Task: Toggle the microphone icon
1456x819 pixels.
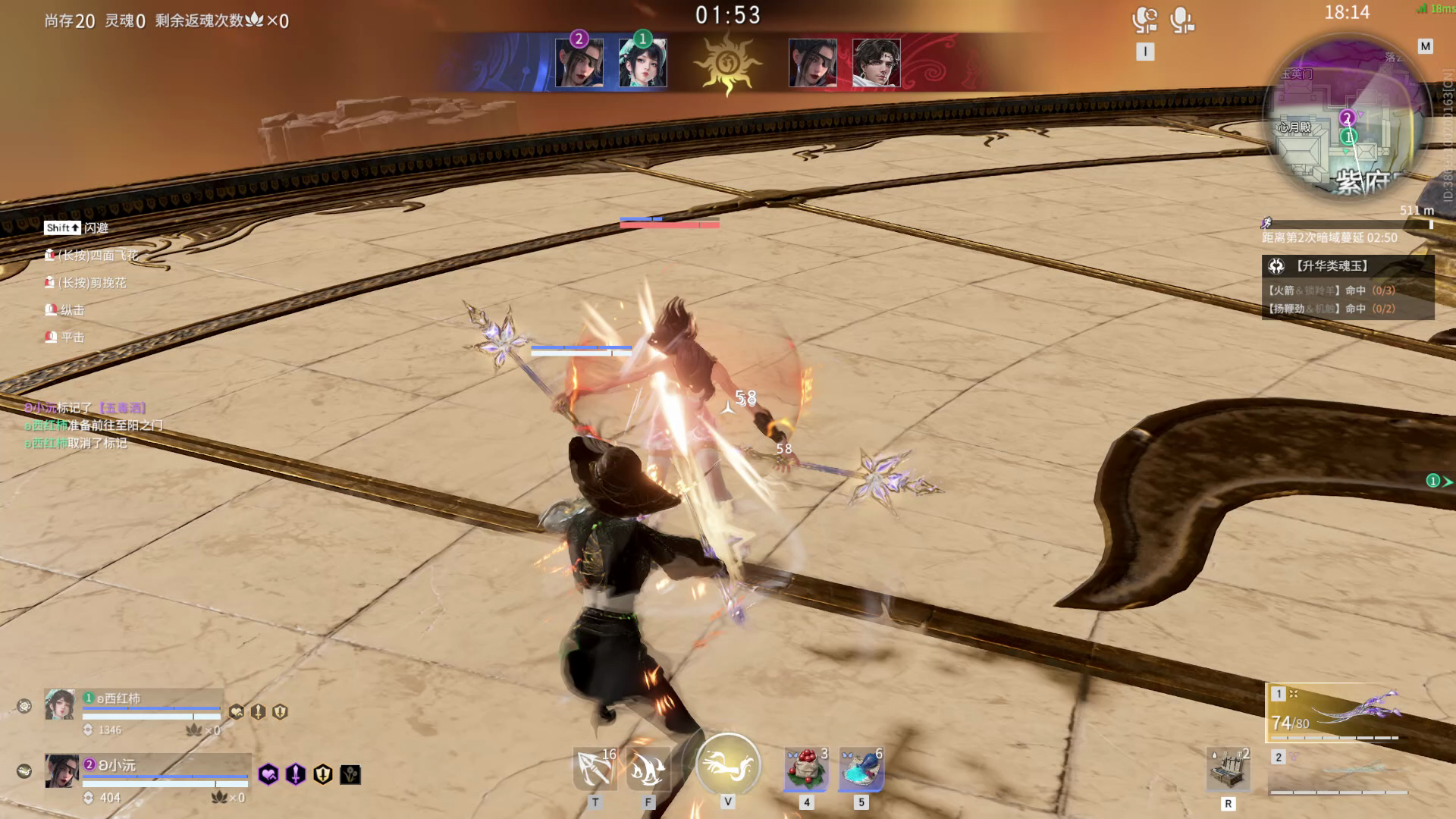Action: [1181, 20]
